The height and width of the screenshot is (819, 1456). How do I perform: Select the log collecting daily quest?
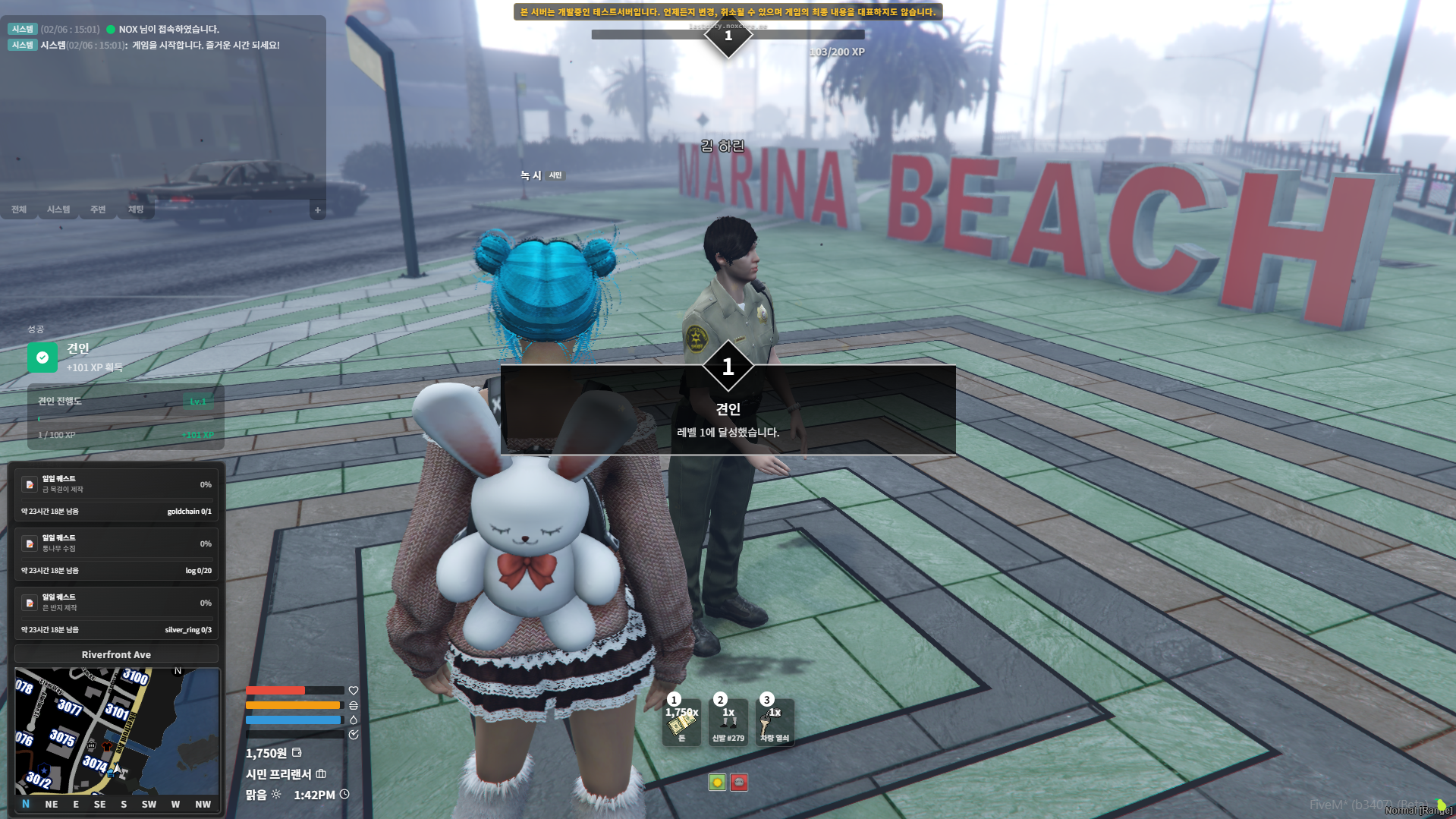[x=116, y=554]
